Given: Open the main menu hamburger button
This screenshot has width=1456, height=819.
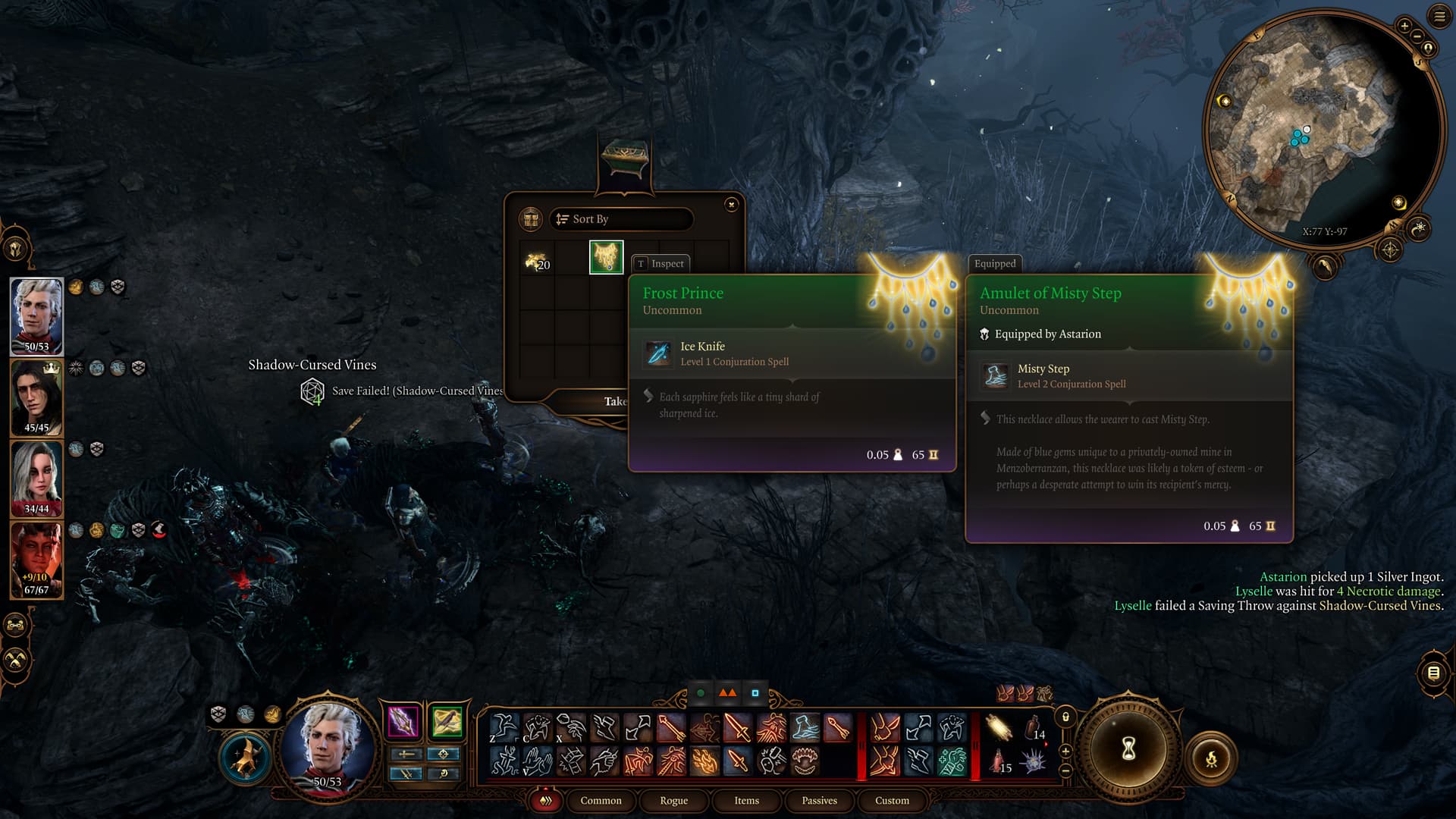Looking at the screenshot, I should tap(1439, 16).
